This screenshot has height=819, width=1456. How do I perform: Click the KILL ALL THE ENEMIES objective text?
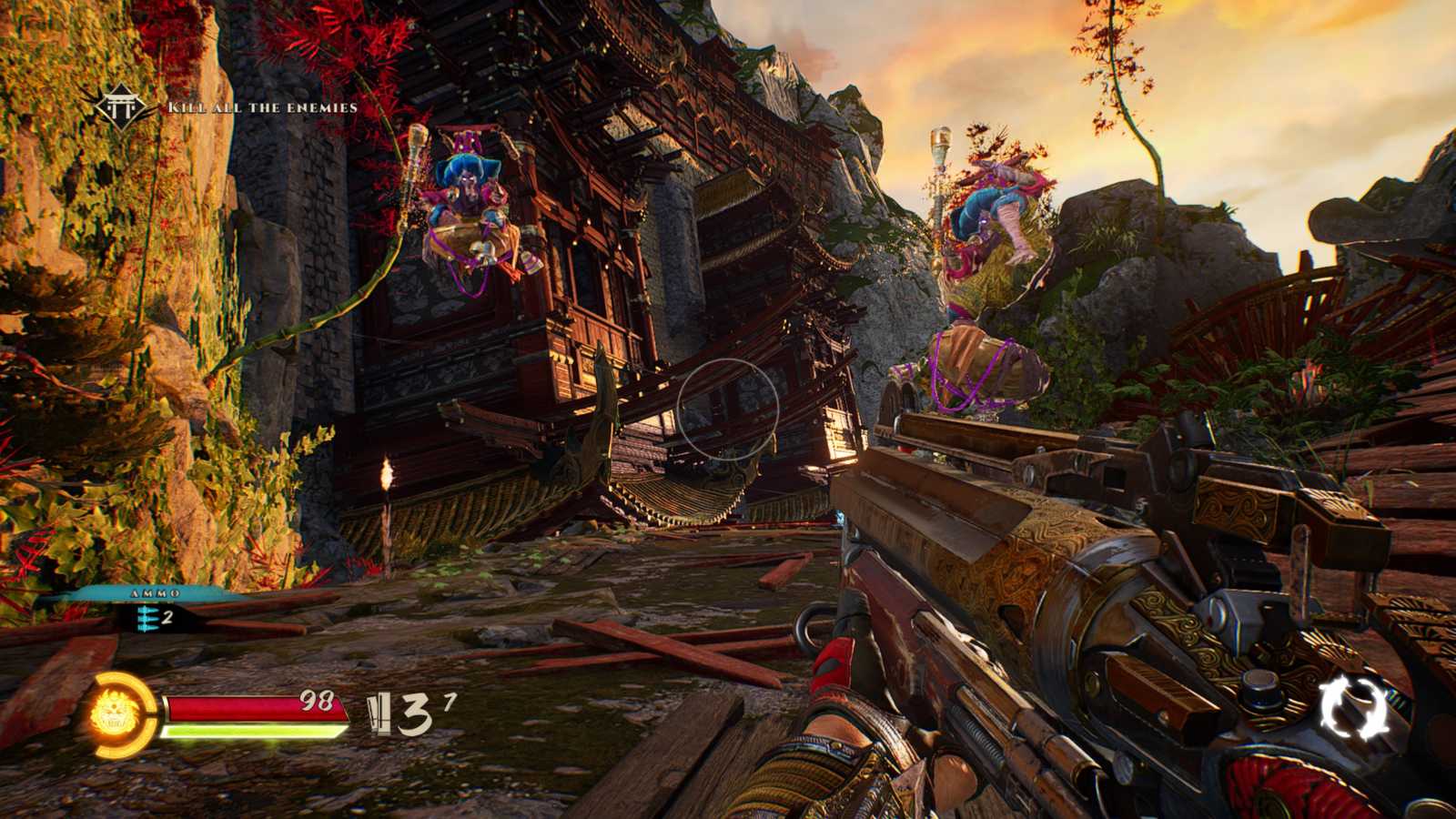pyautogui.click(x=262, y=107)
